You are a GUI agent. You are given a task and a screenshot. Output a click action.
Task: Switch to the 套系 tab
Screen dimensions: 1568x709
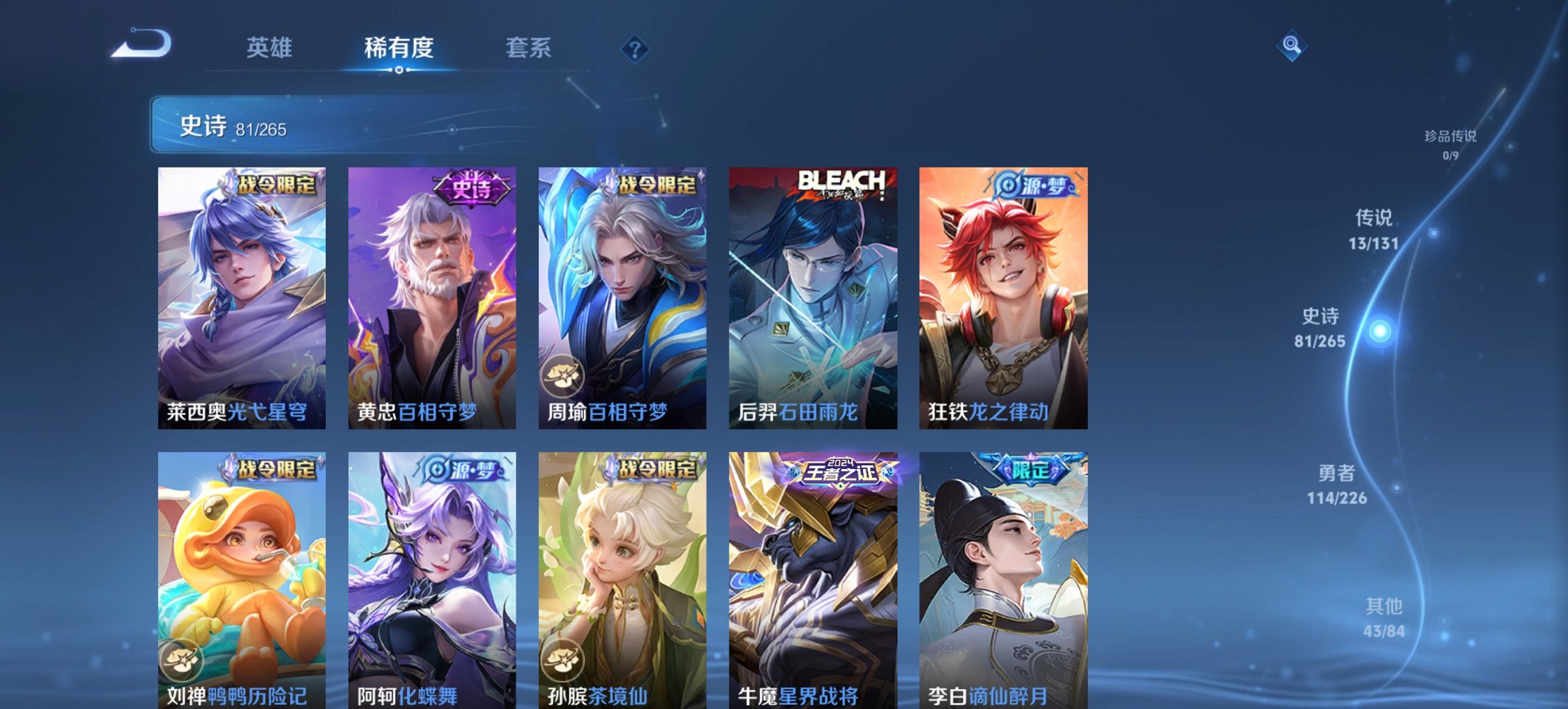(x=529, y=48)
